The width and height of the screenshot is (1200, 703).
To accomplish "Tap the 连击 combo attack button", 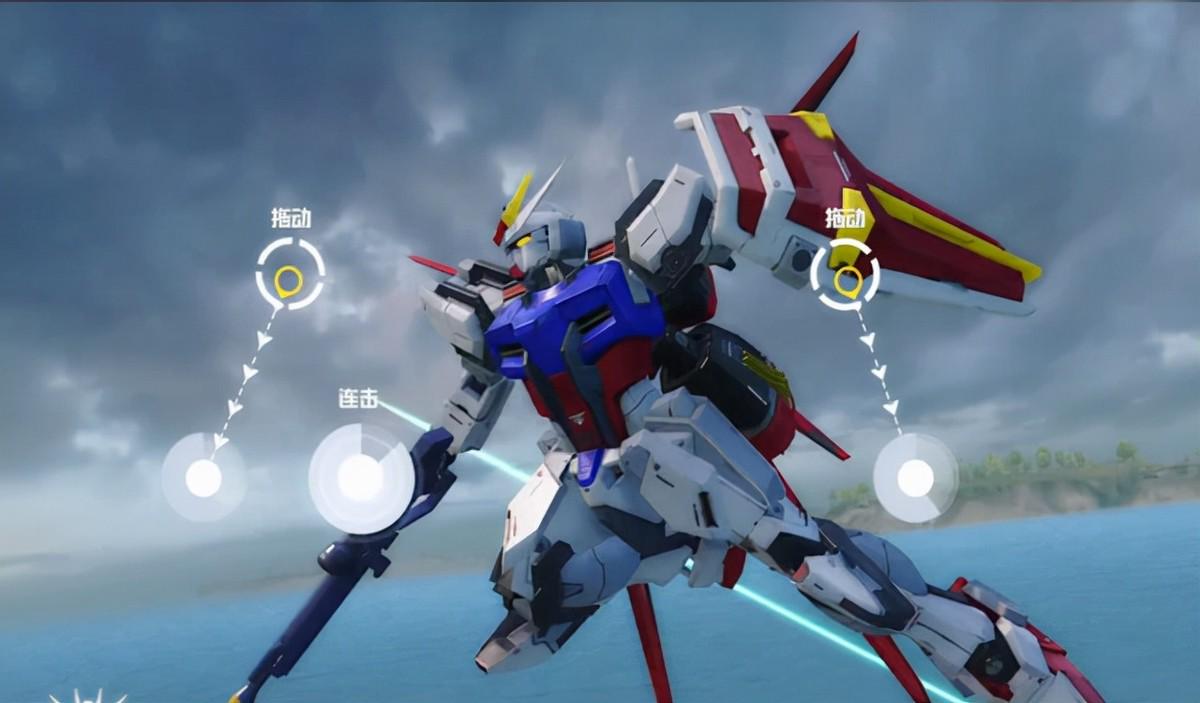I will pos(360,478).
